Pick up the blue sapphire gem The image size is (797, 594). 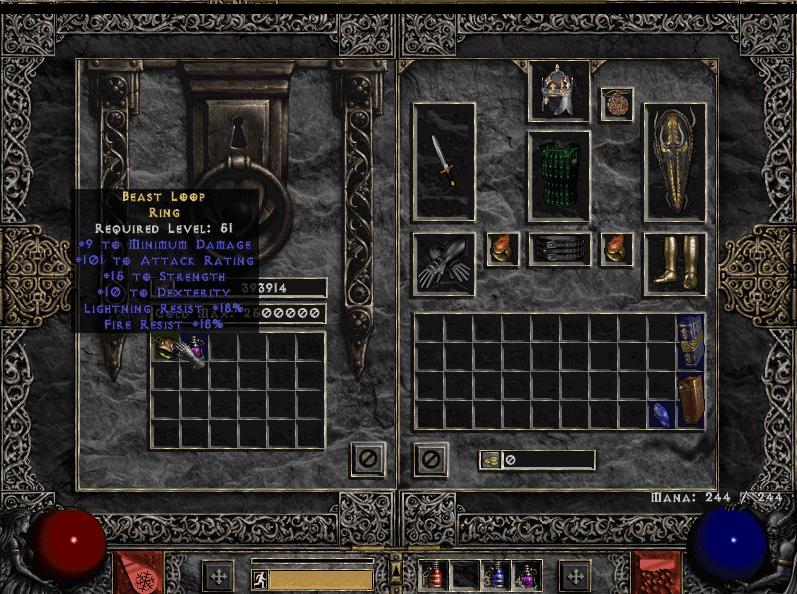(661, 414)
